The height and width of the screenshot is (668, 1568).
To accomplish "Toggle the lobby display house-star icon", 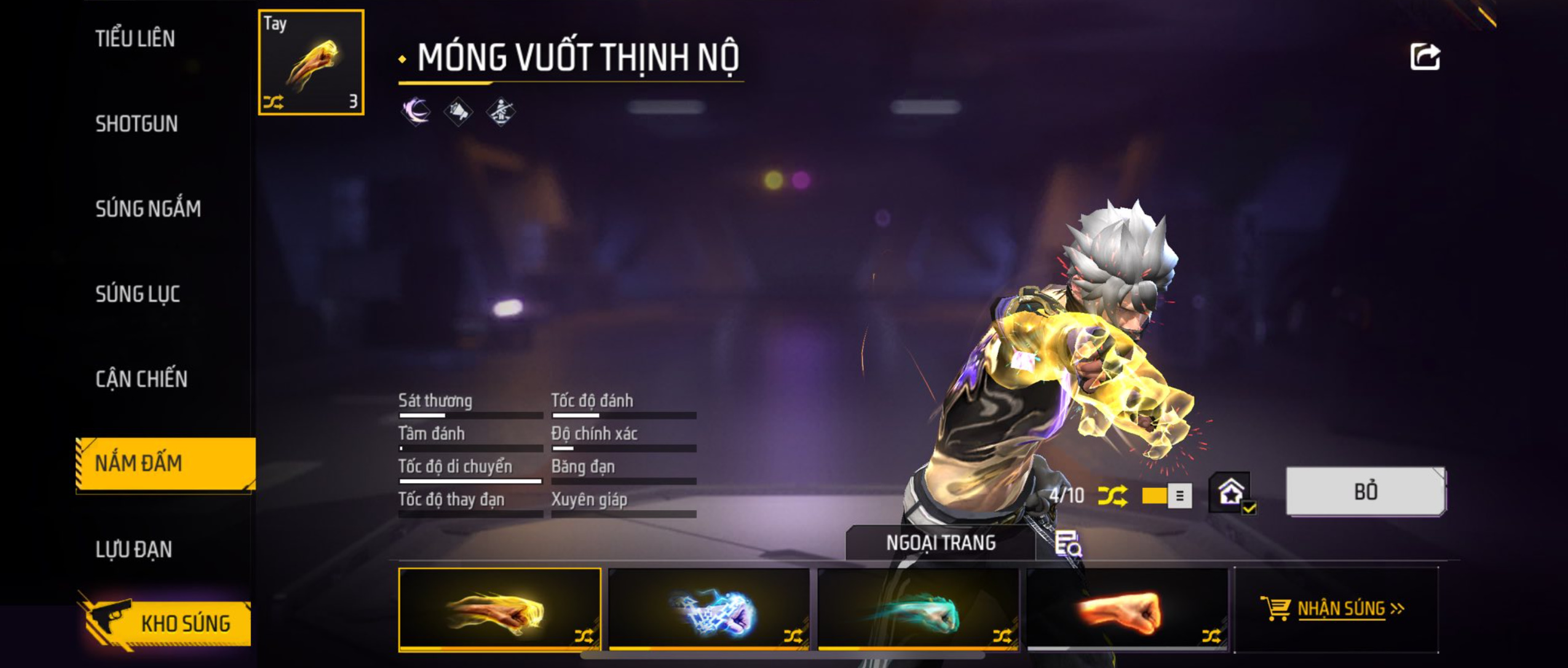I will pos(1232,492).
